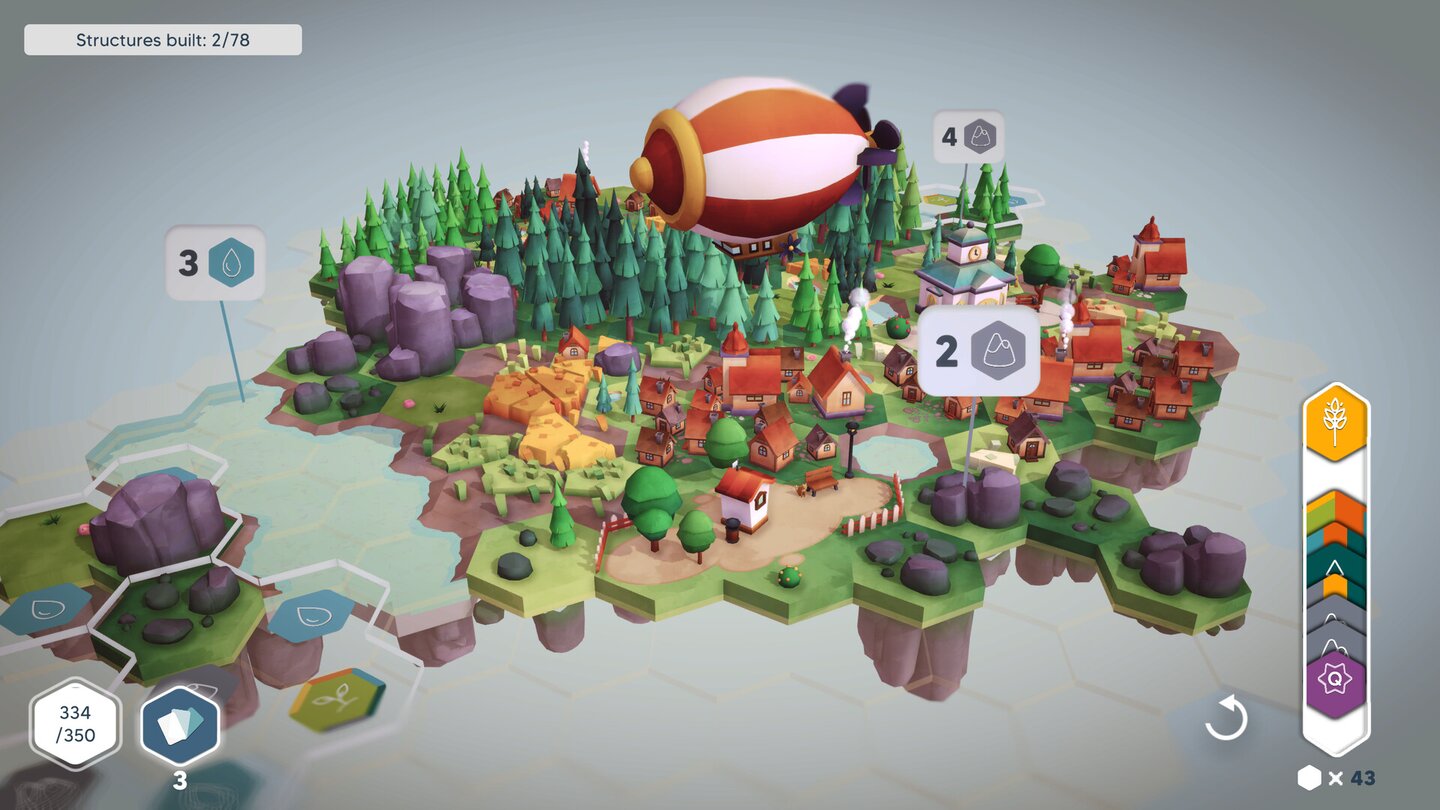Select the teal arrow tile in the sidebar stack
Image resolution: width=1440 pixels, height=810 pixels.
point(1333,564)
